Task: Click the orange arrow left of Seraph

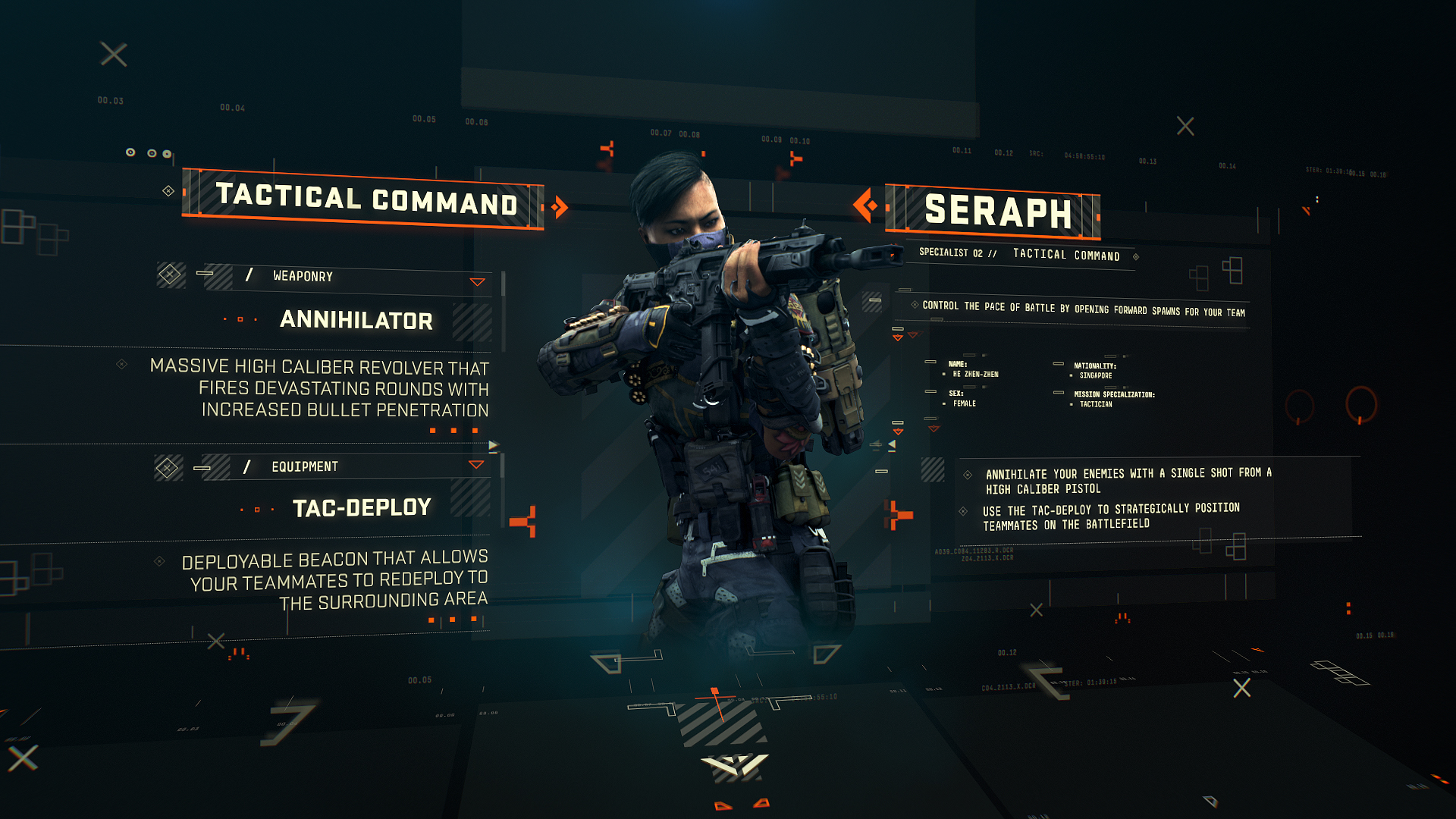Action: point(865,205)
